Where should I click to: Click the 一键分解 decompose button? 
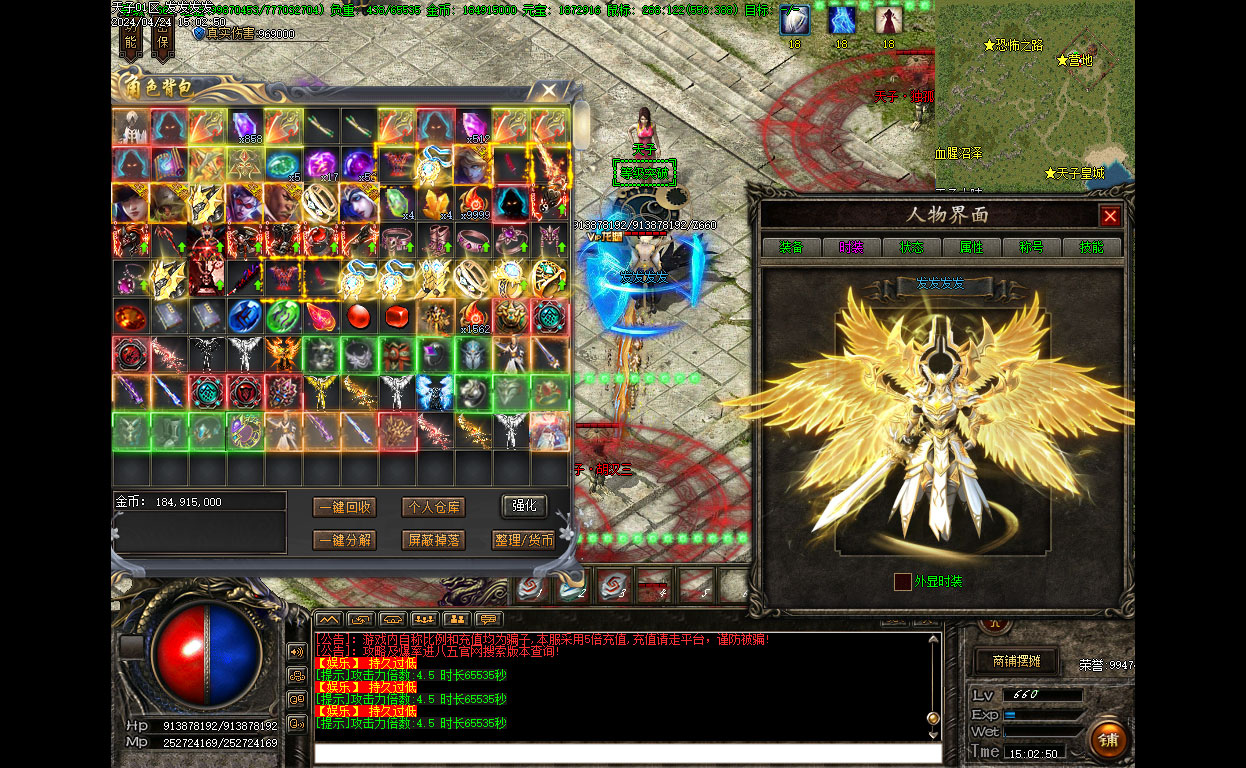click(x=345, y=540)
